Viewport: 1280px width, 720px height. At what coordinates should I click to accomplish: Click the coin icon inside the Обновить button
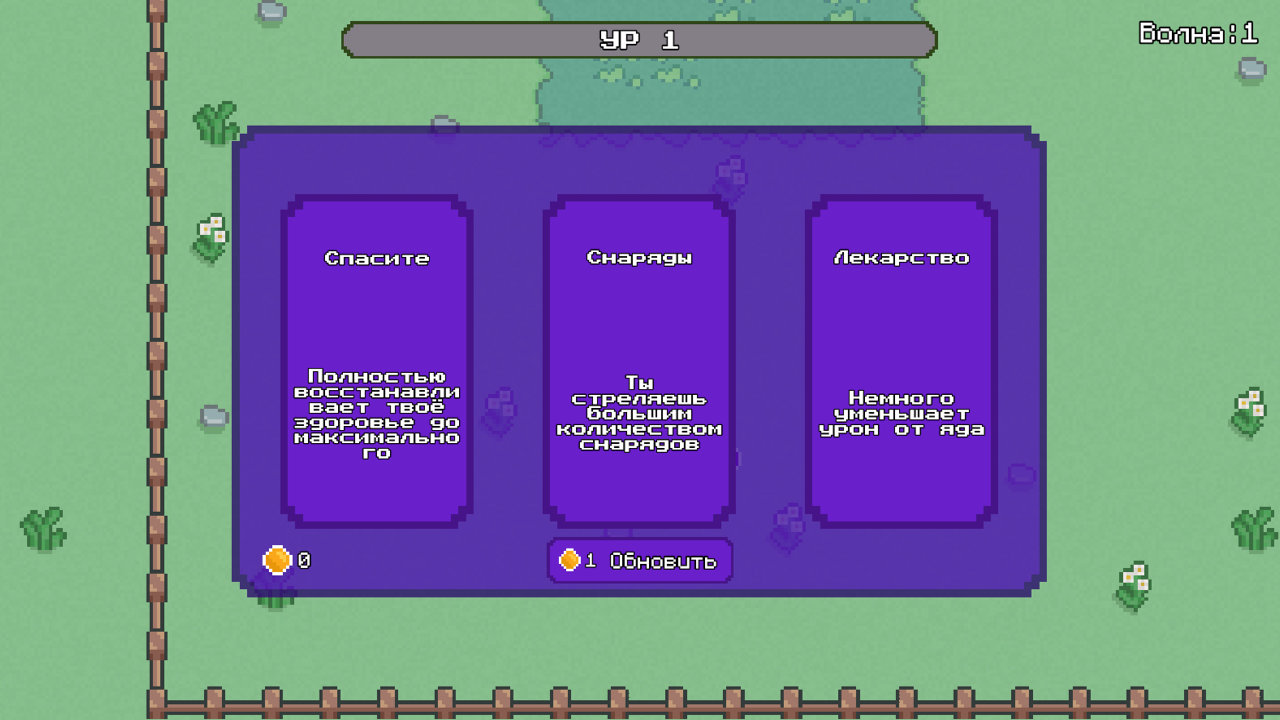569,561
